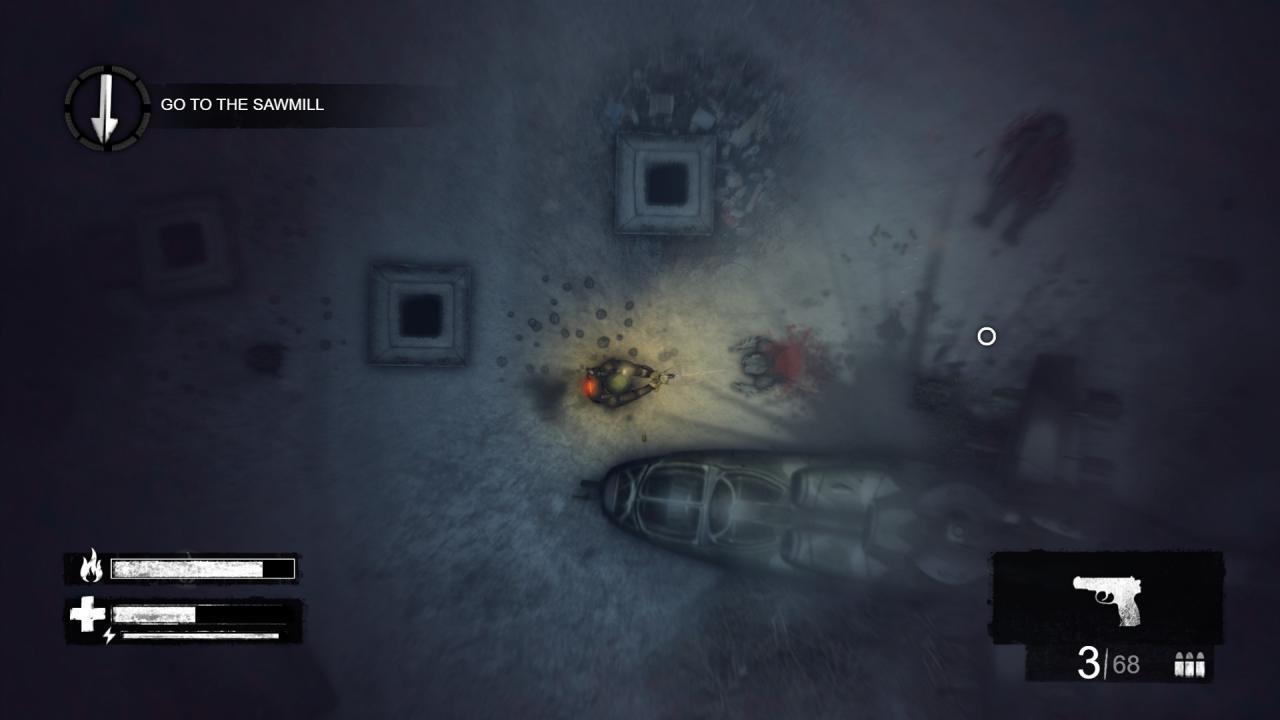Click the compass arrow objective indicator
1280x720 pixels.
point(103,105)
